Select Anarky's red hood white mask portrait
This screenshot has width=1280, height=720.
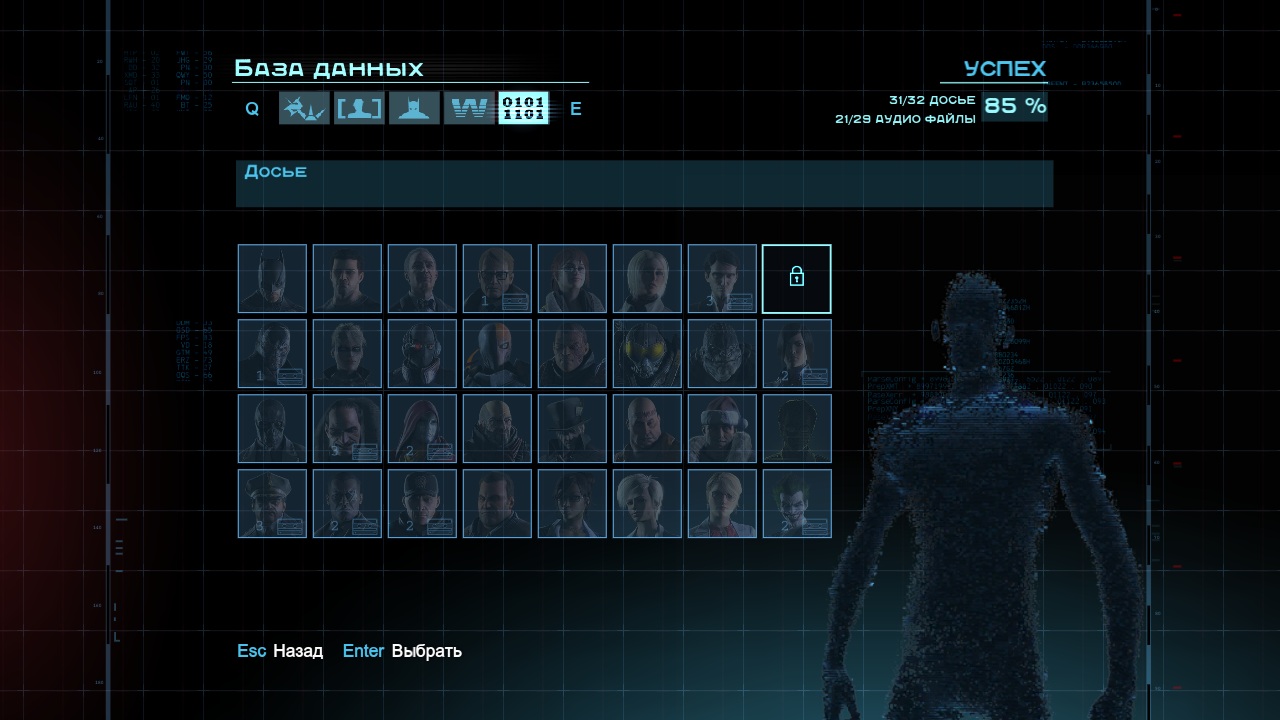pos(422,429)
